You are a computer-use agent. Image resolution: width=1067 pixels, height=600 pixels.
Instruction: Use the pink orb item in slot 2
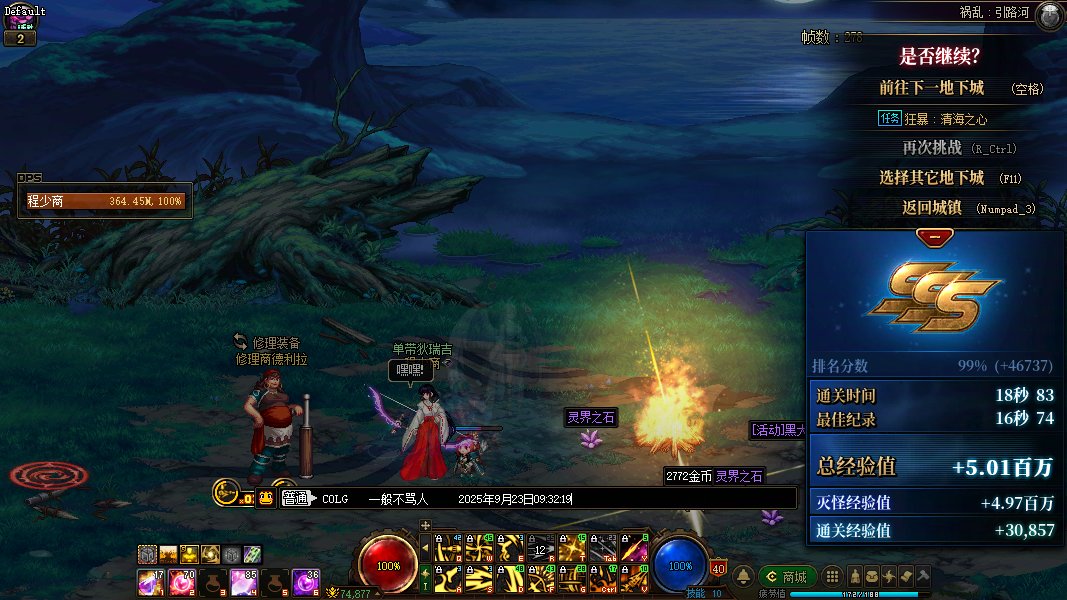[181, 581]
